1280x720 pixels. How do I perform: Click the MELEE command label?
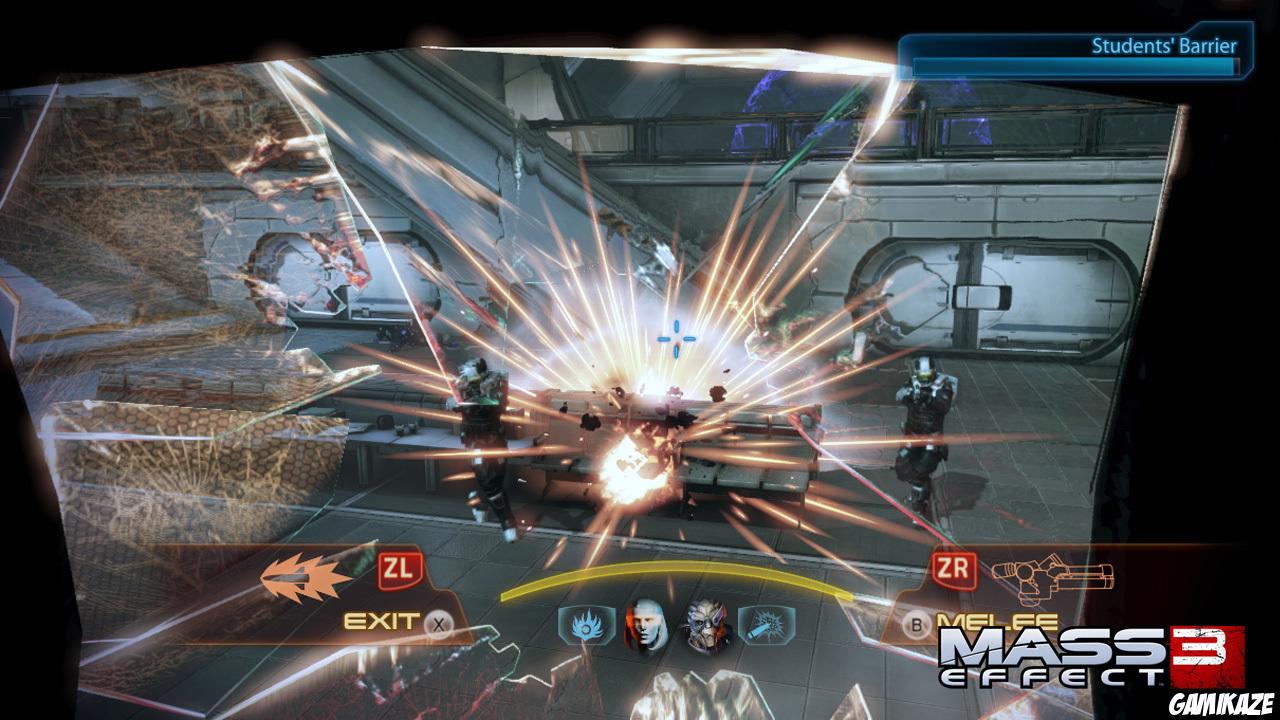coord(997,620)
